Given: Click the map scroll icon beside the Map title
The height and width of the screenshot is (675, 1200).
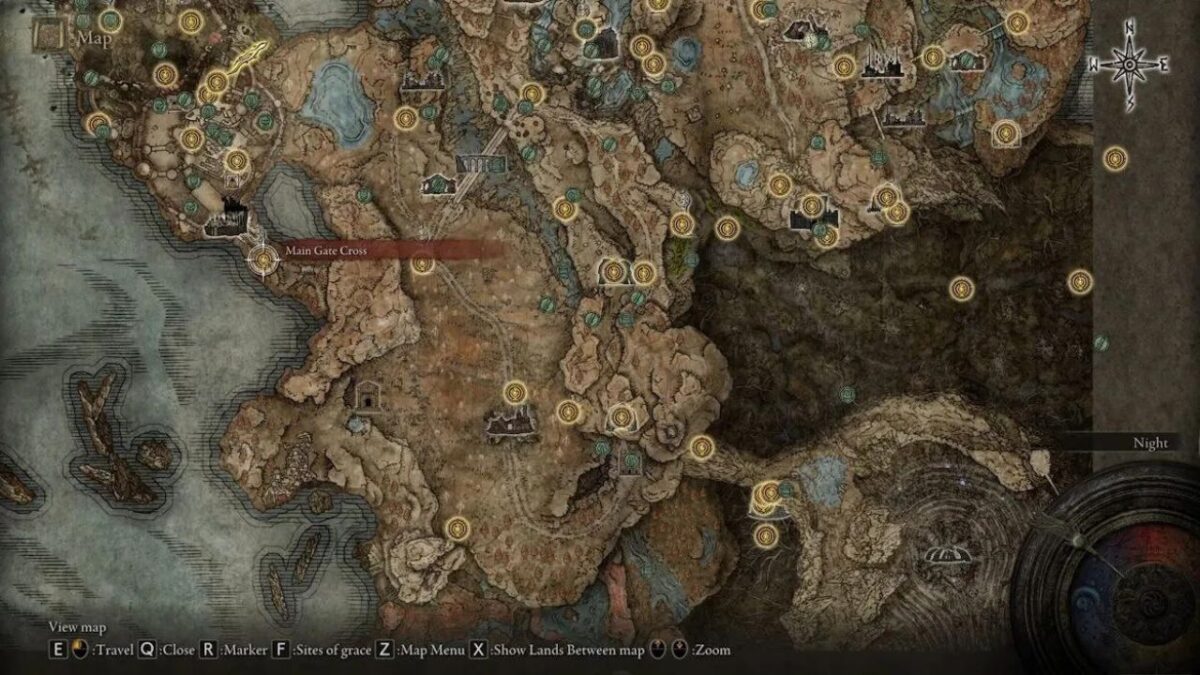Looking at the screenshot, I should coord(47,39).
